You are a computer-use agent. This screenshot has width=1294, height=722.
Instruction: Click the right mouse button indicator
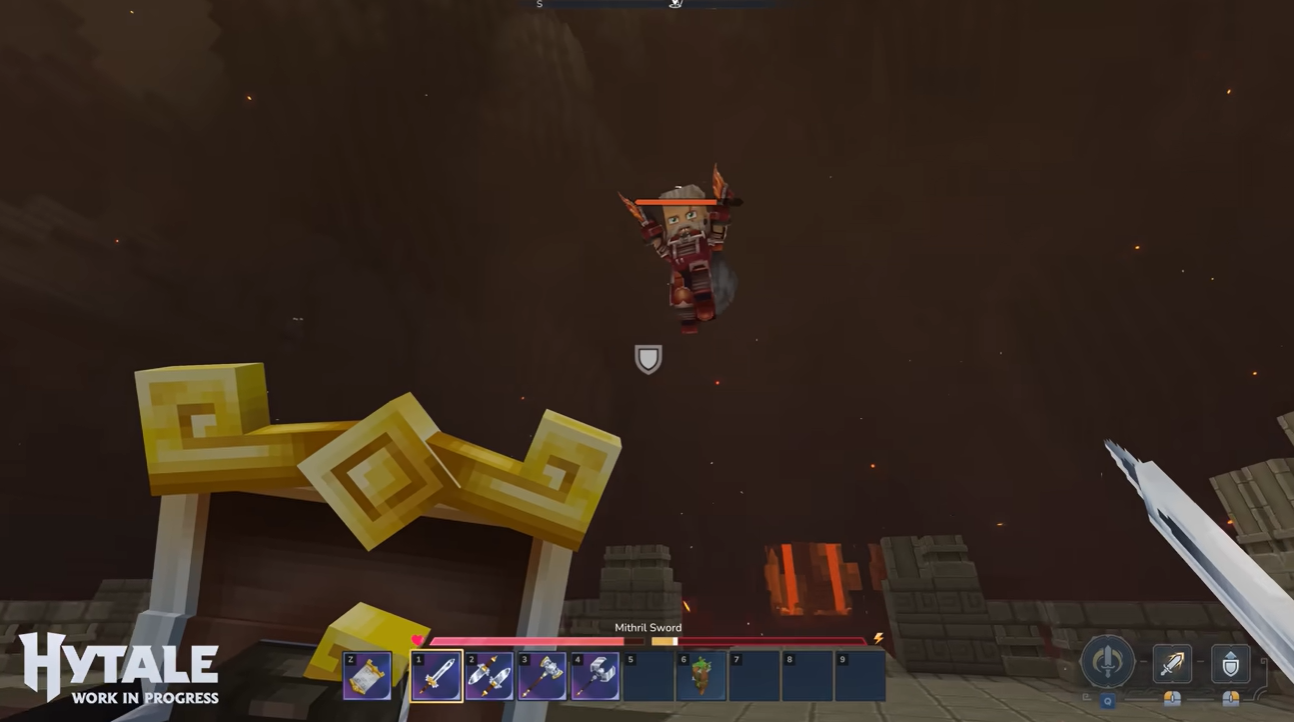click(1231, 700)
